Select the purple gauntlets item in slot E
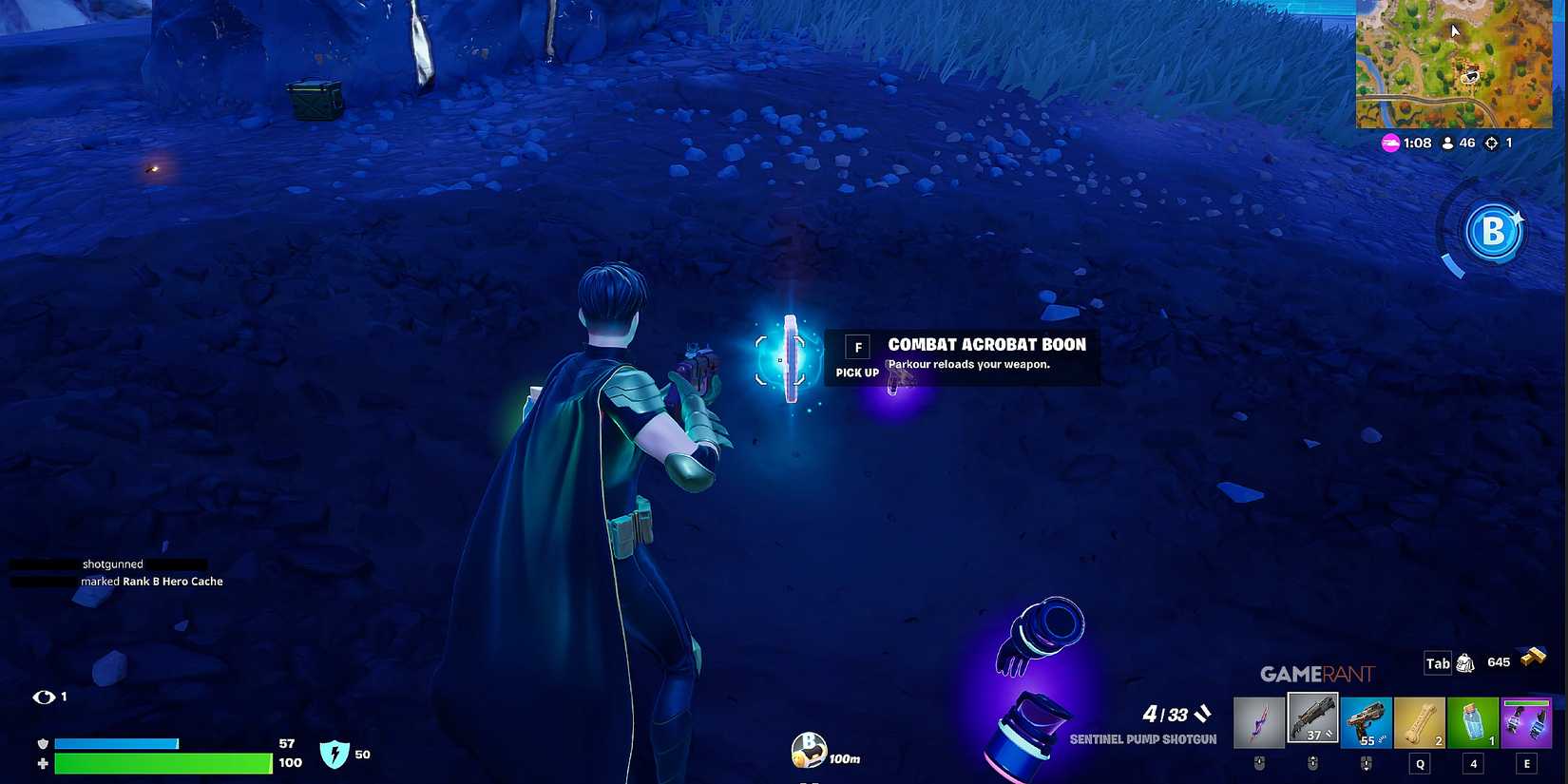The height and width of the screenshot is (784, 1568). (1526, 719)
